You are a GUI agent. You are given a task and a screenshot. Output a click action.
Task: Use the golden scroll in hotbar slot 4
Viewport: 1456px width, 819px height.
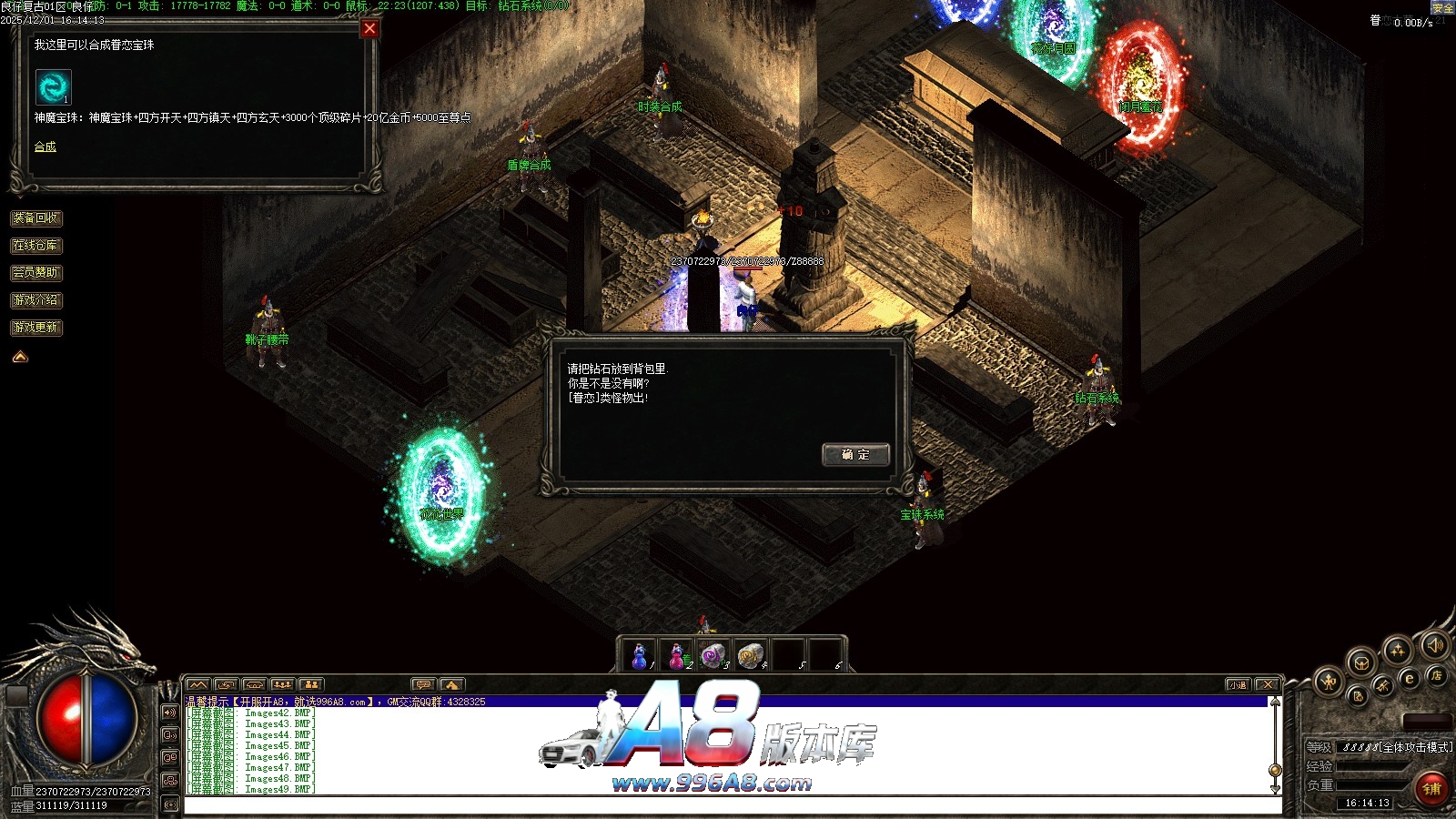click(x=750, y=655)
